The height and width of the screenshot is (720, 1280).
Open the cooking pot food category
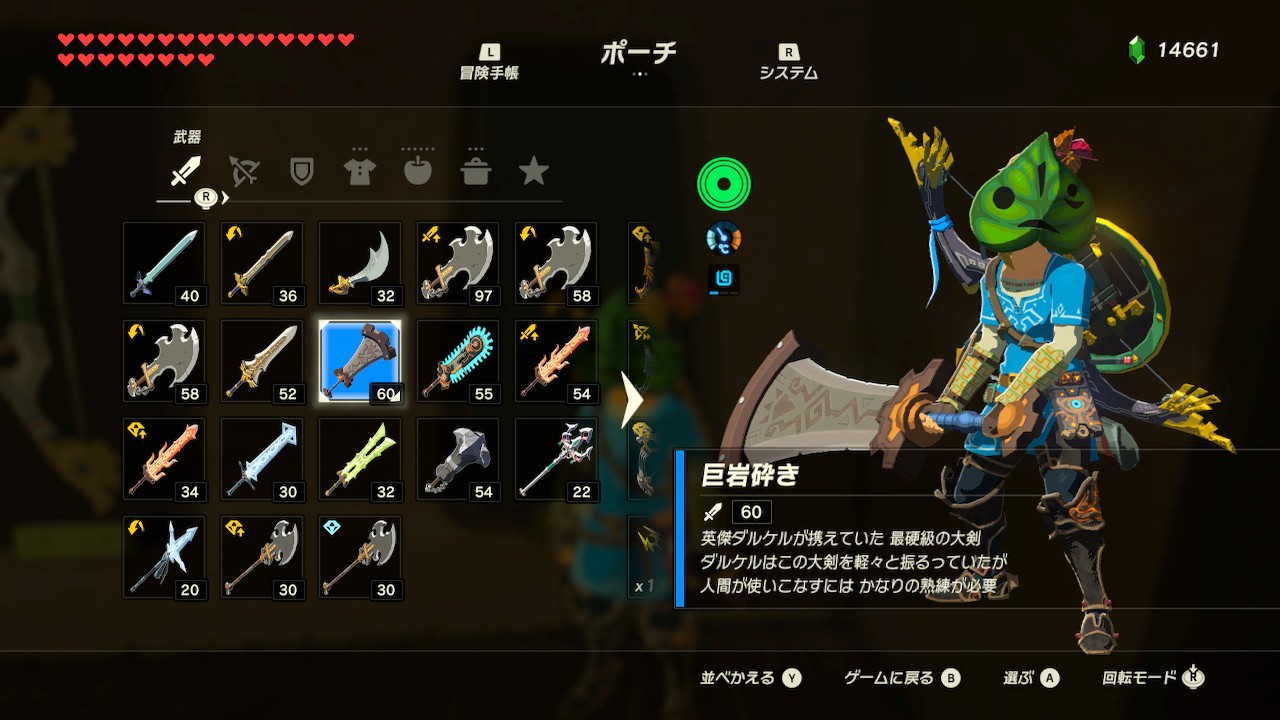pos(476,172)
